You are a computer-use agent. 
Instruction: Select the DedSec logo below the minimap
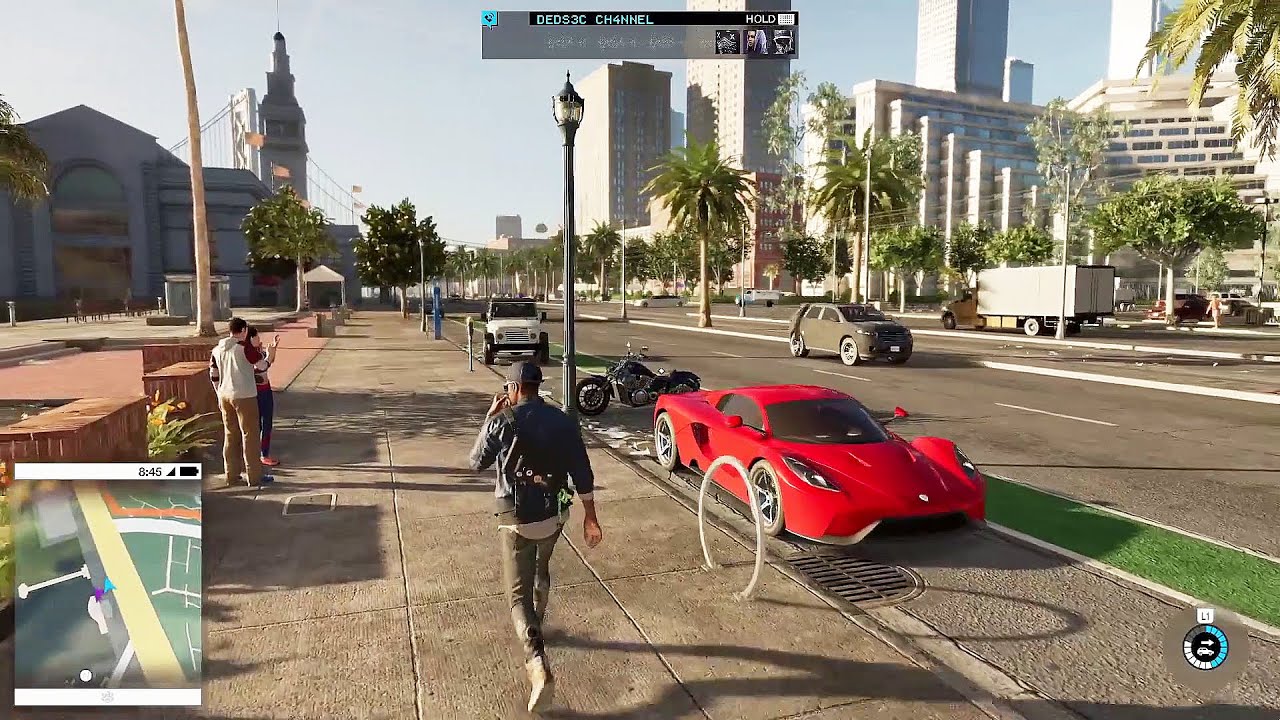pyautogui.click(x=107, y=697)
